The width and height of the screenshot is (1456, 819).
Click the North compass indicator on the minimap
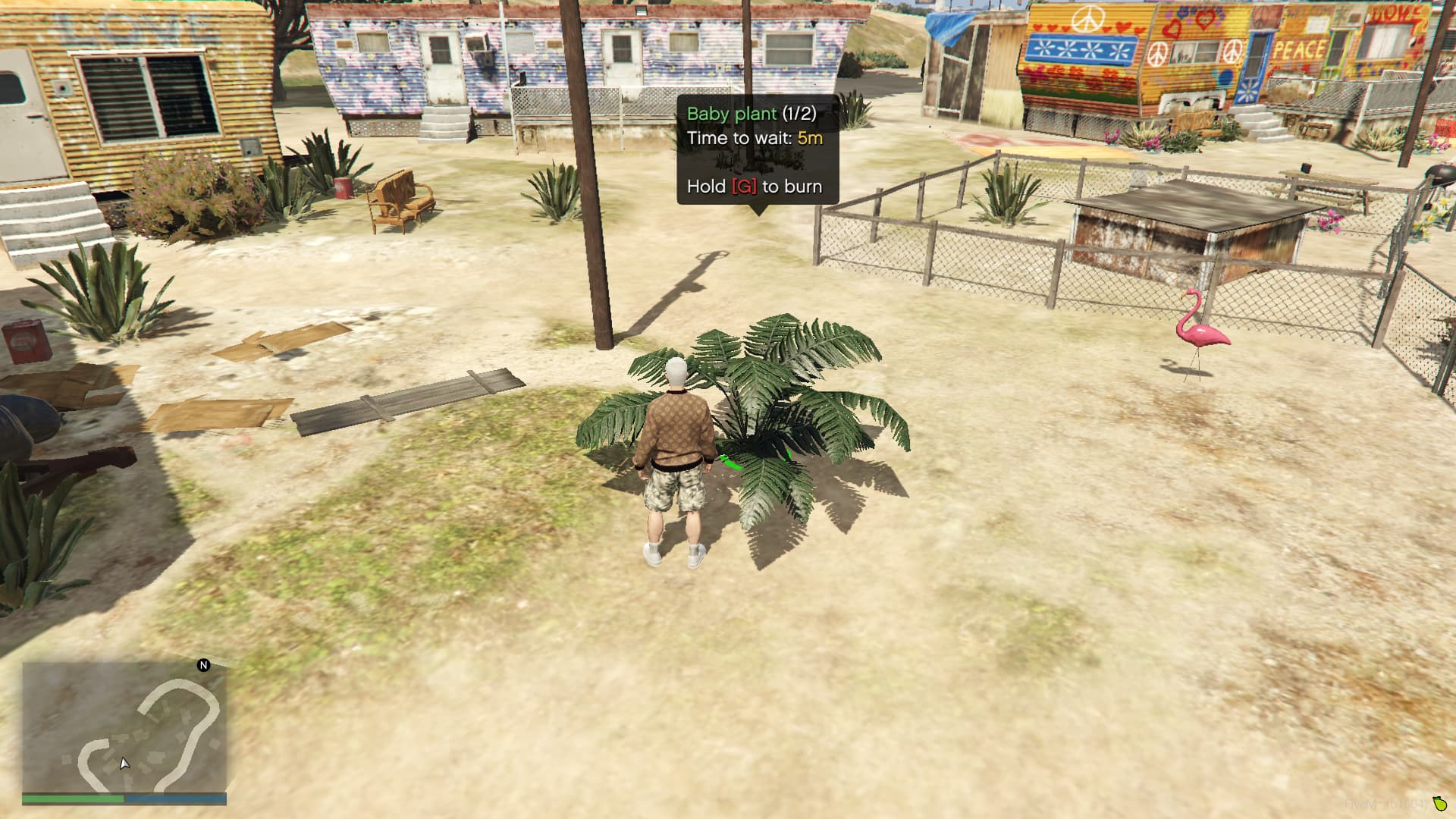[x=202, y=665]
